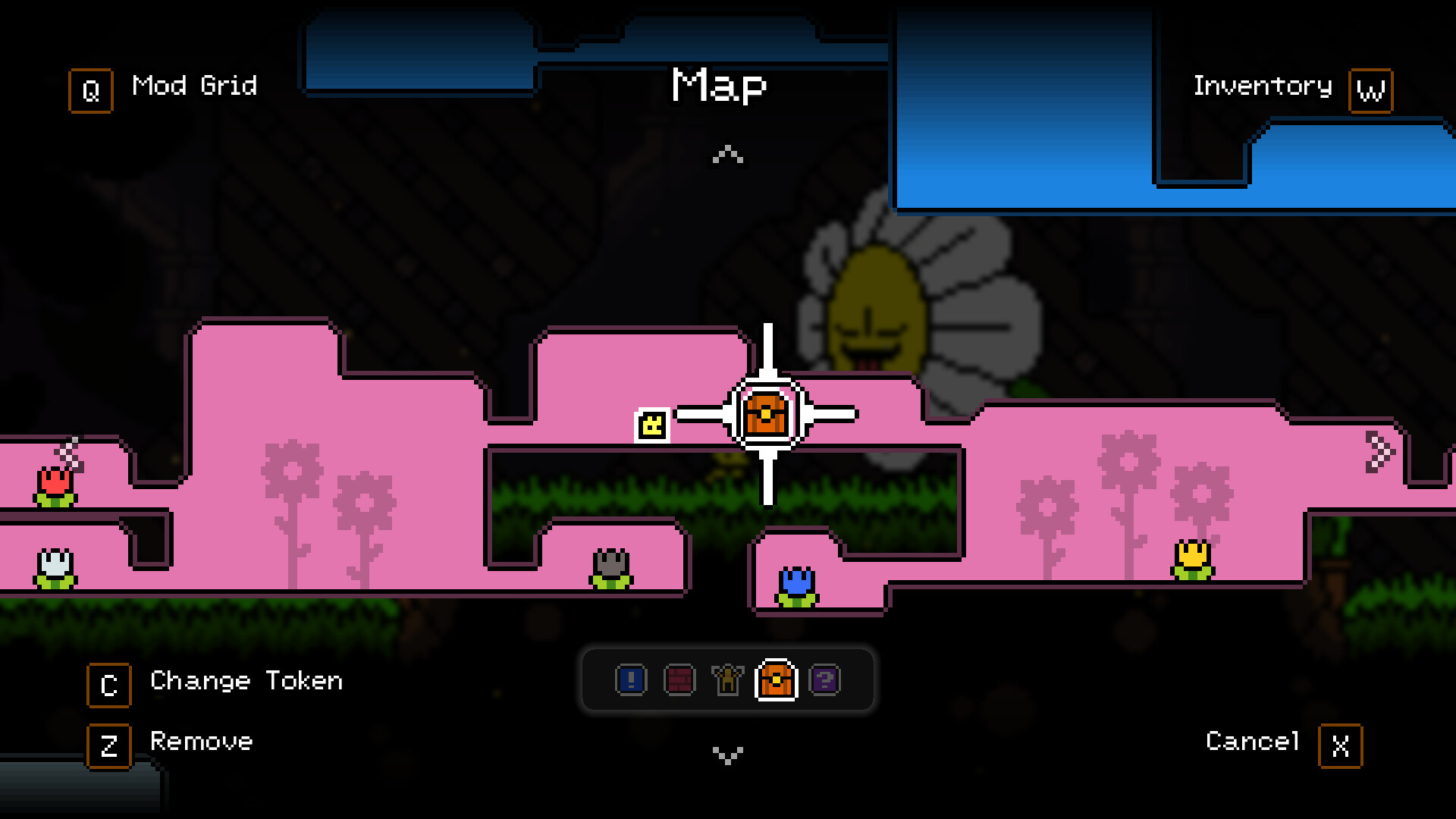
Task: Select the orange chest token icon
Action: pos(776,680)
